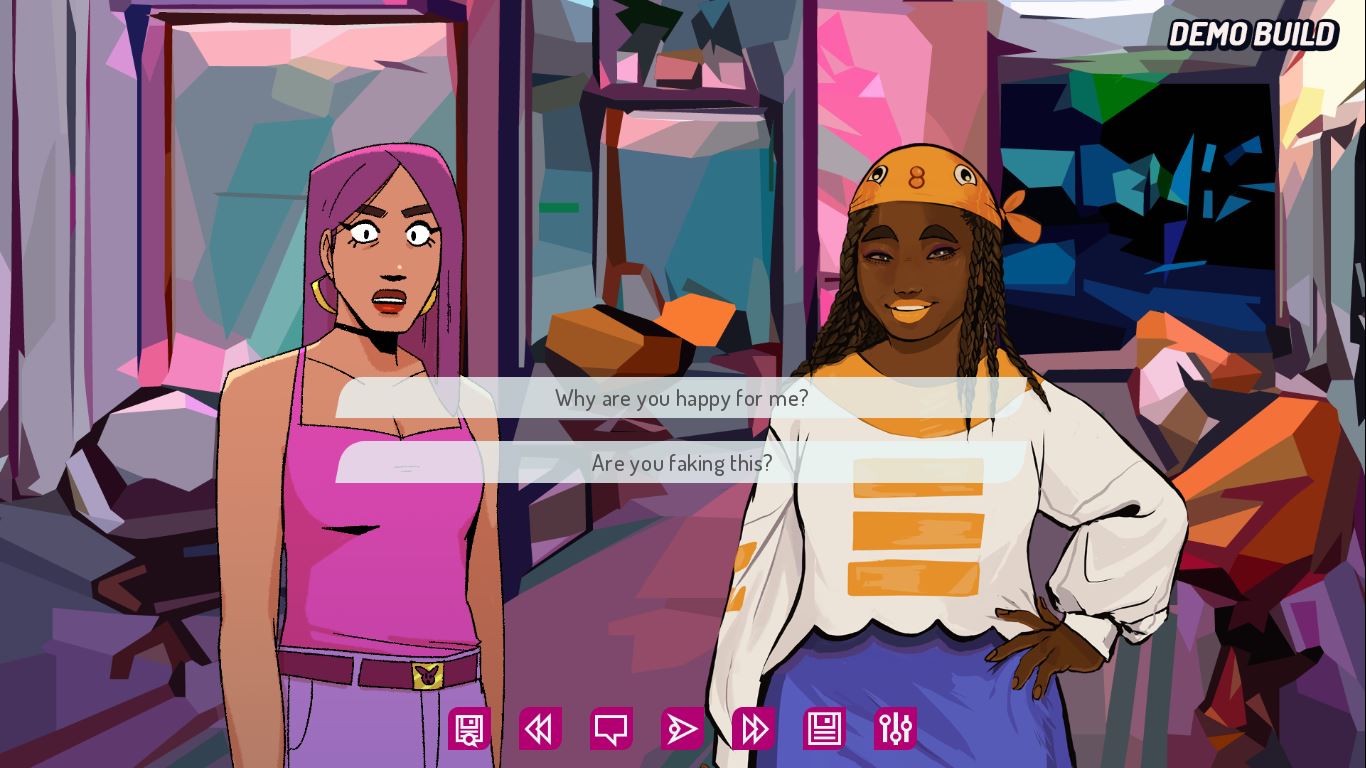
Task: Click the rewind double-arrow button
Action: point(540,729)
